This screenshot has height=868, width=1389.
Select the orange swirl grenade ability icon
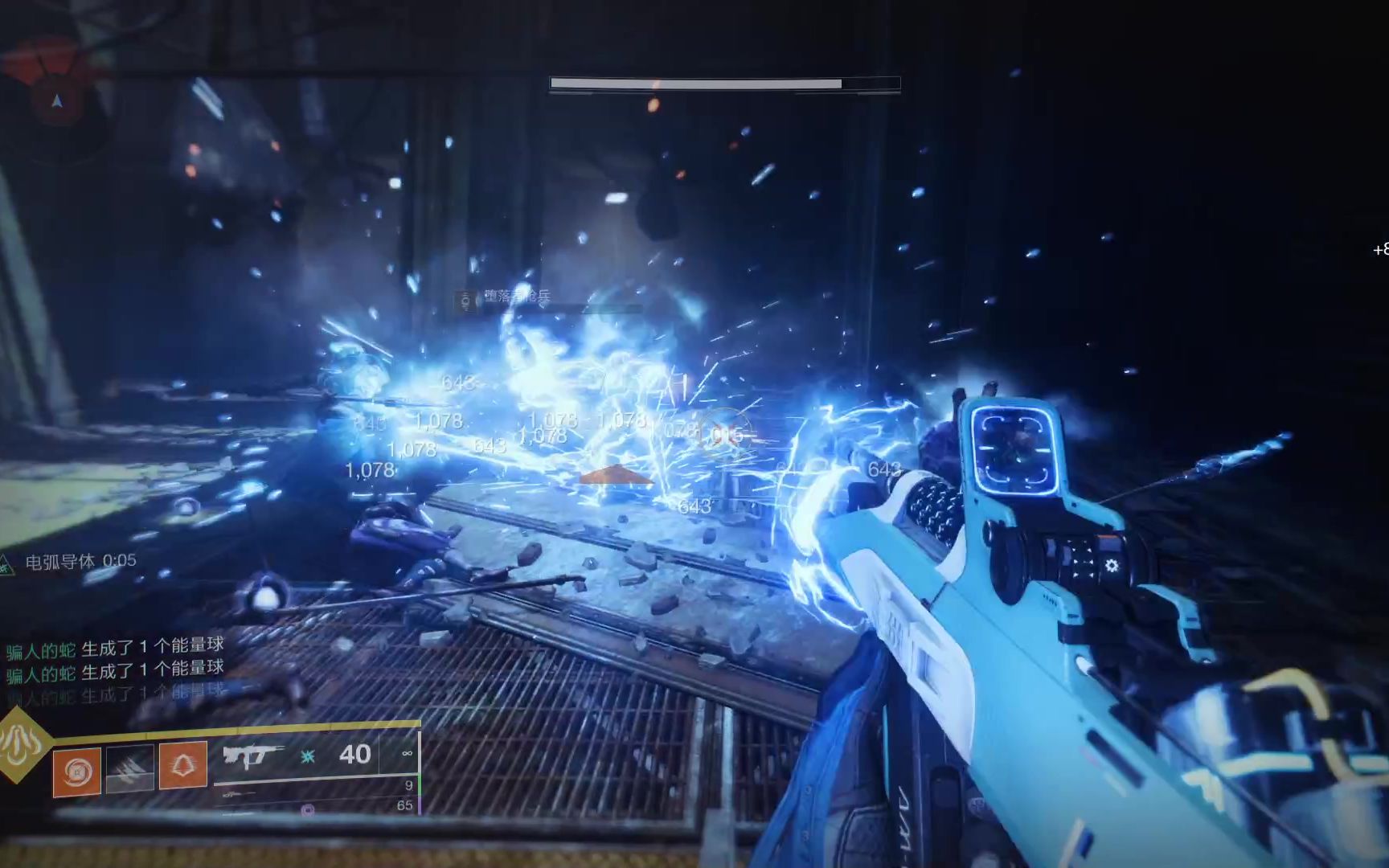click(77, 772)
